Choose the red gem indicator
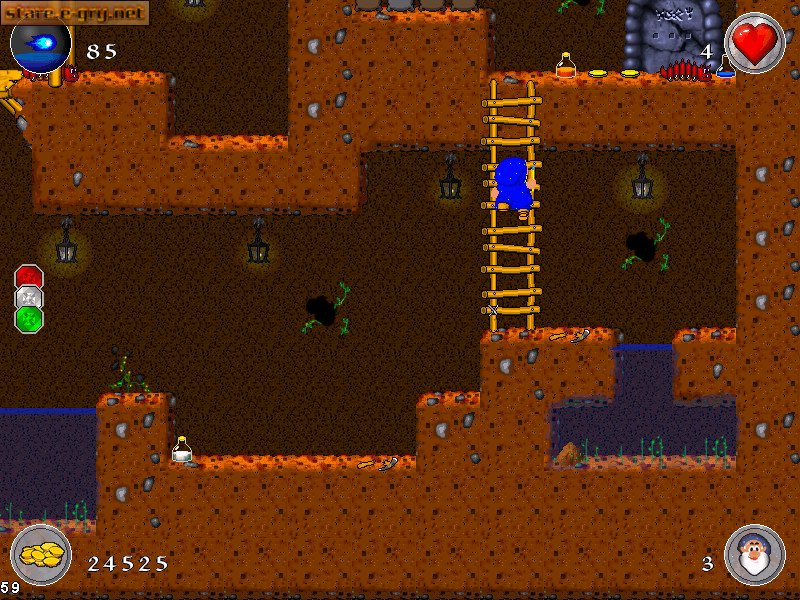Viewport: 800px width, 600px height. [x=29, y=276]
